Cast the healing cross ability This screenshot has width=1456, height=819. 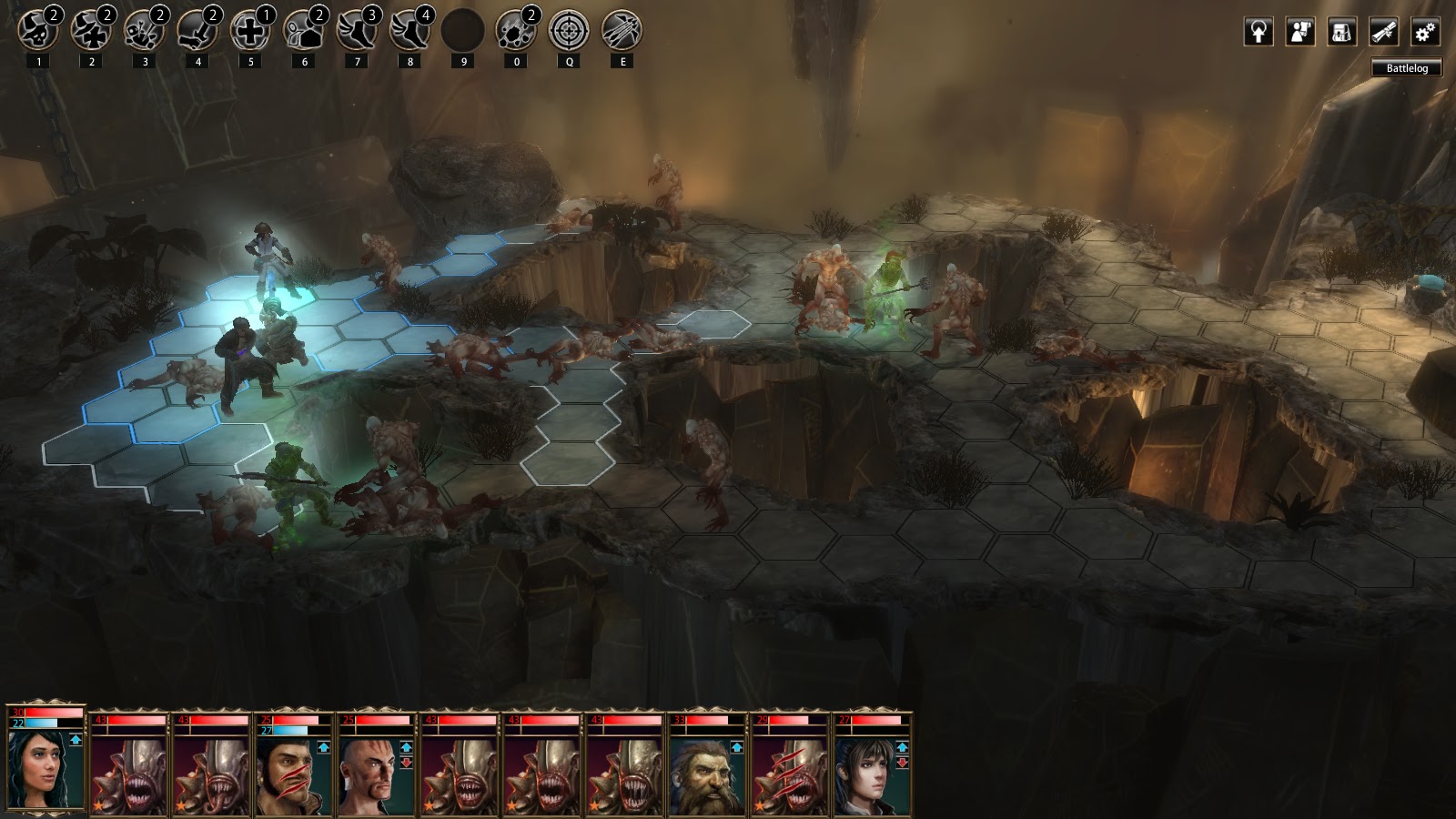click(250, 31)
